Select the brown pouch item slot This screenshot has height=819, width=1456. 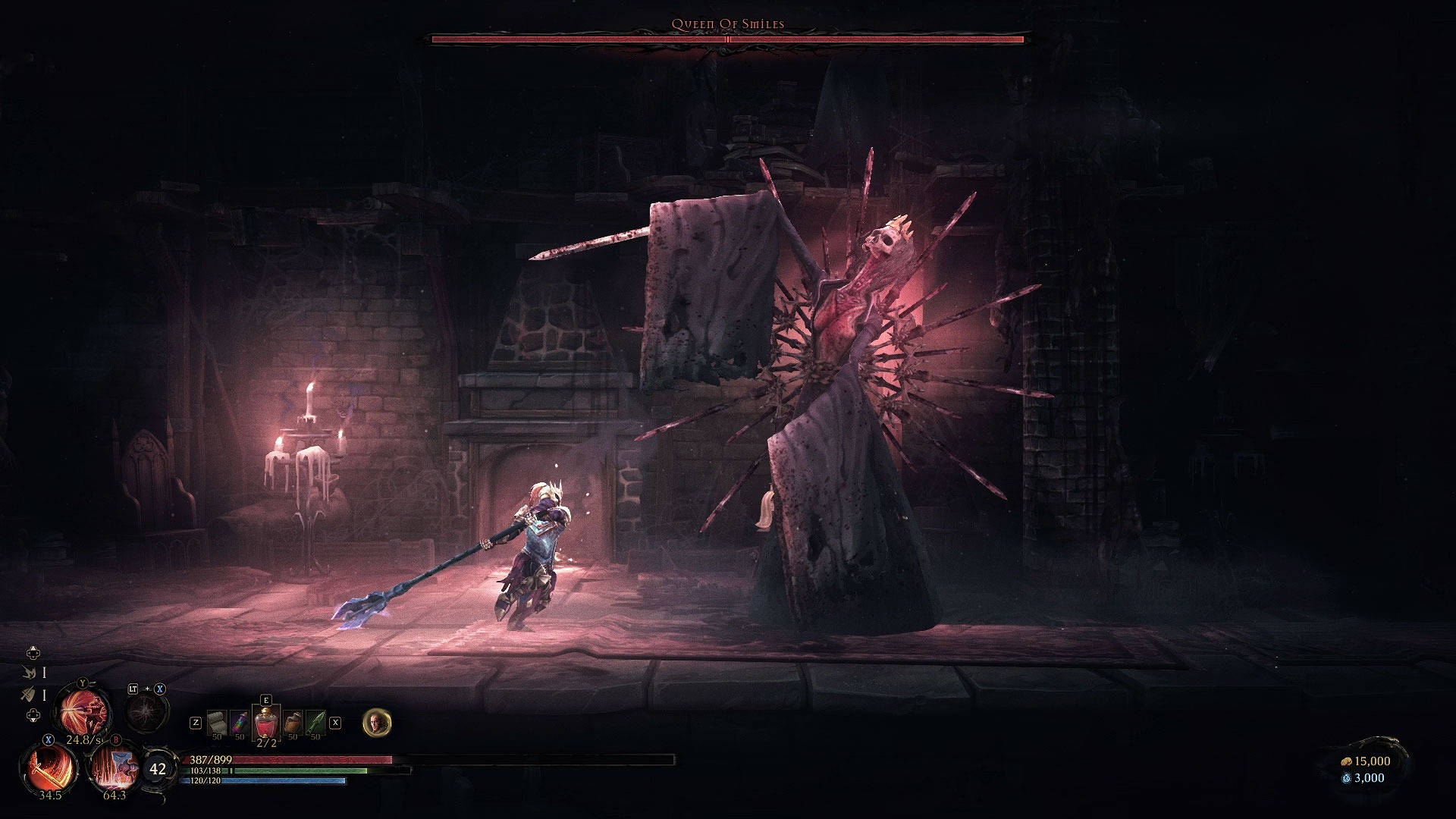(293, 723)
